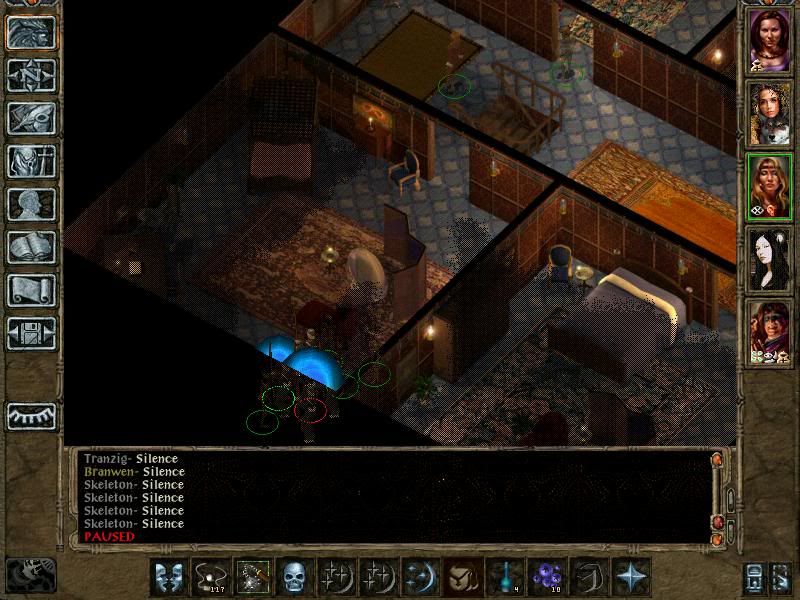
Task: Open the area map with the compass button
Action: click(31, 75)
